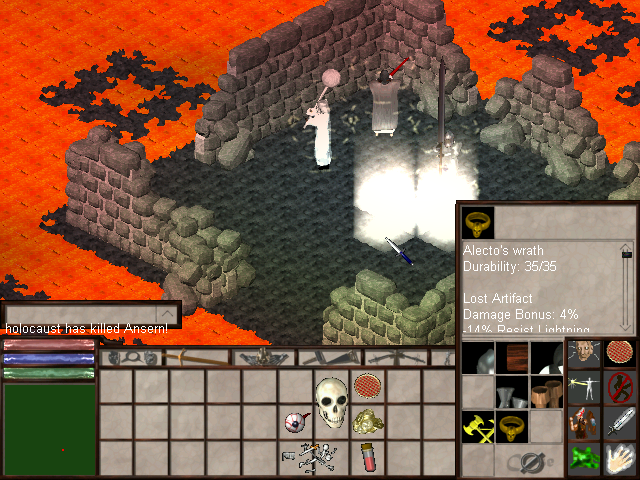Screen dimensions: 640x480
Task: Activate the green slime skill icon
Action: [x=584, y=457]
